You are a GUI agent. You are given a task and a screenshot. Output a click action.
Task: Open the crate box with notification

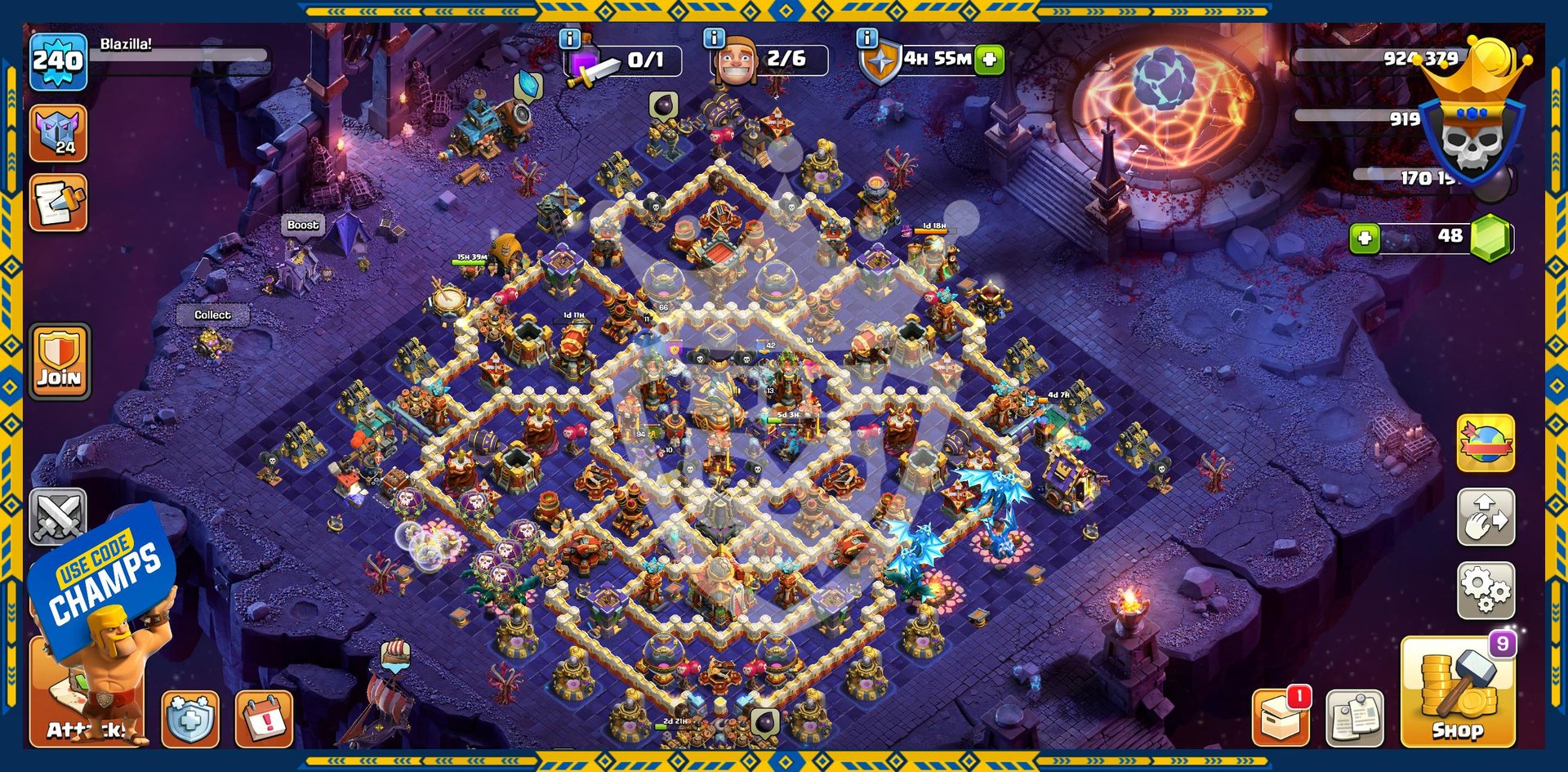pyautogui.click(x=1281, y=718)
